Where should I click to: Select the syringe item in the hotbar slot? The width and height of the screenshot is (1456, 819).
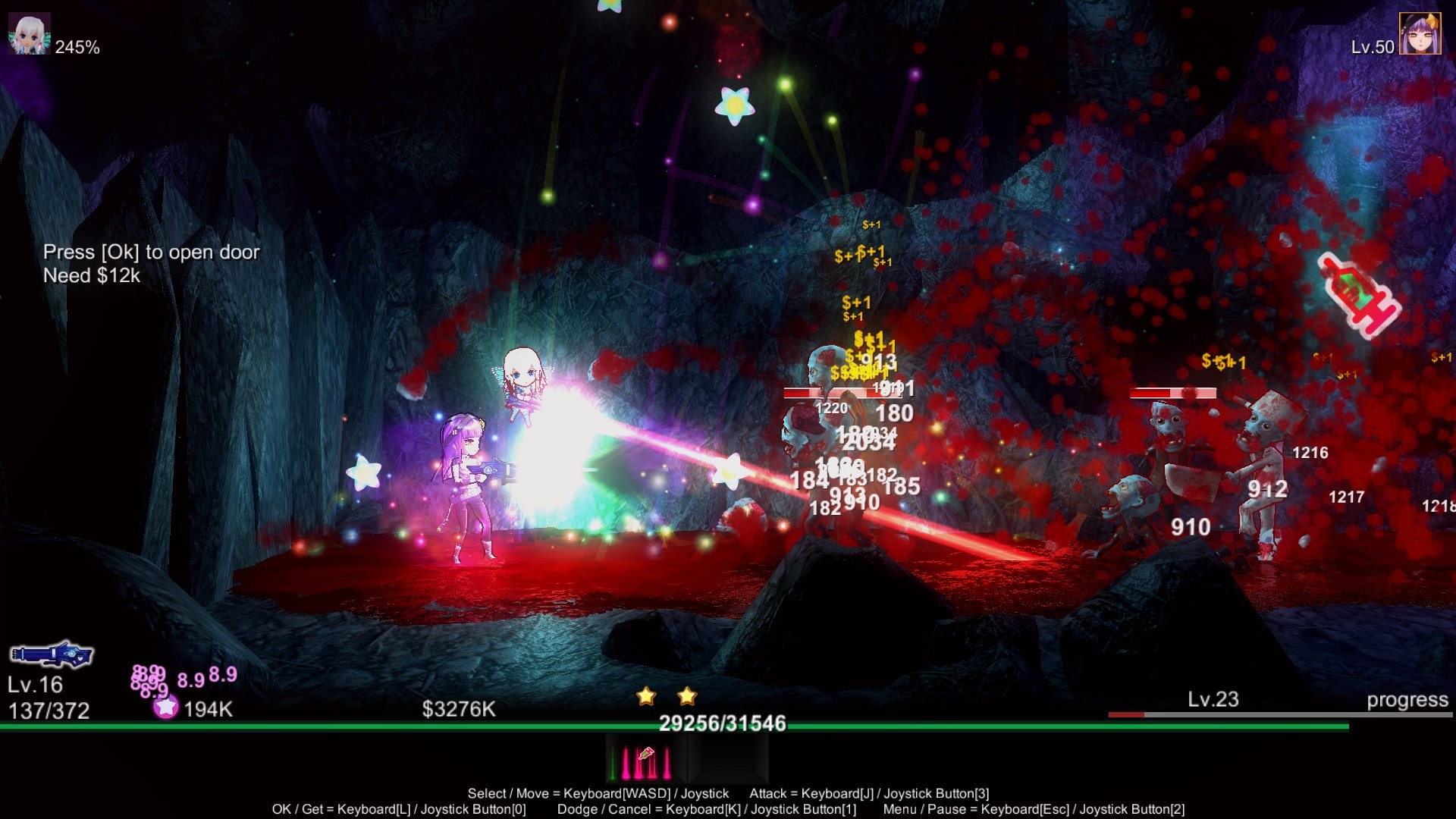[645, 755]
